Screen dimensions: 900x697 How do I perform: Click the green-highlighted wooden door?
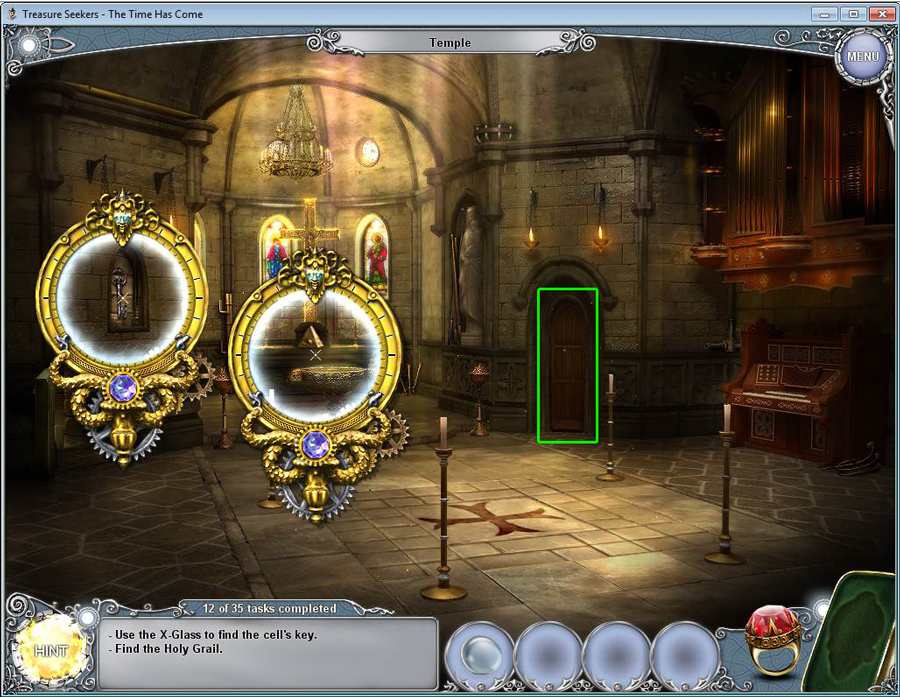pyautogui.click(x=567, y=366)
